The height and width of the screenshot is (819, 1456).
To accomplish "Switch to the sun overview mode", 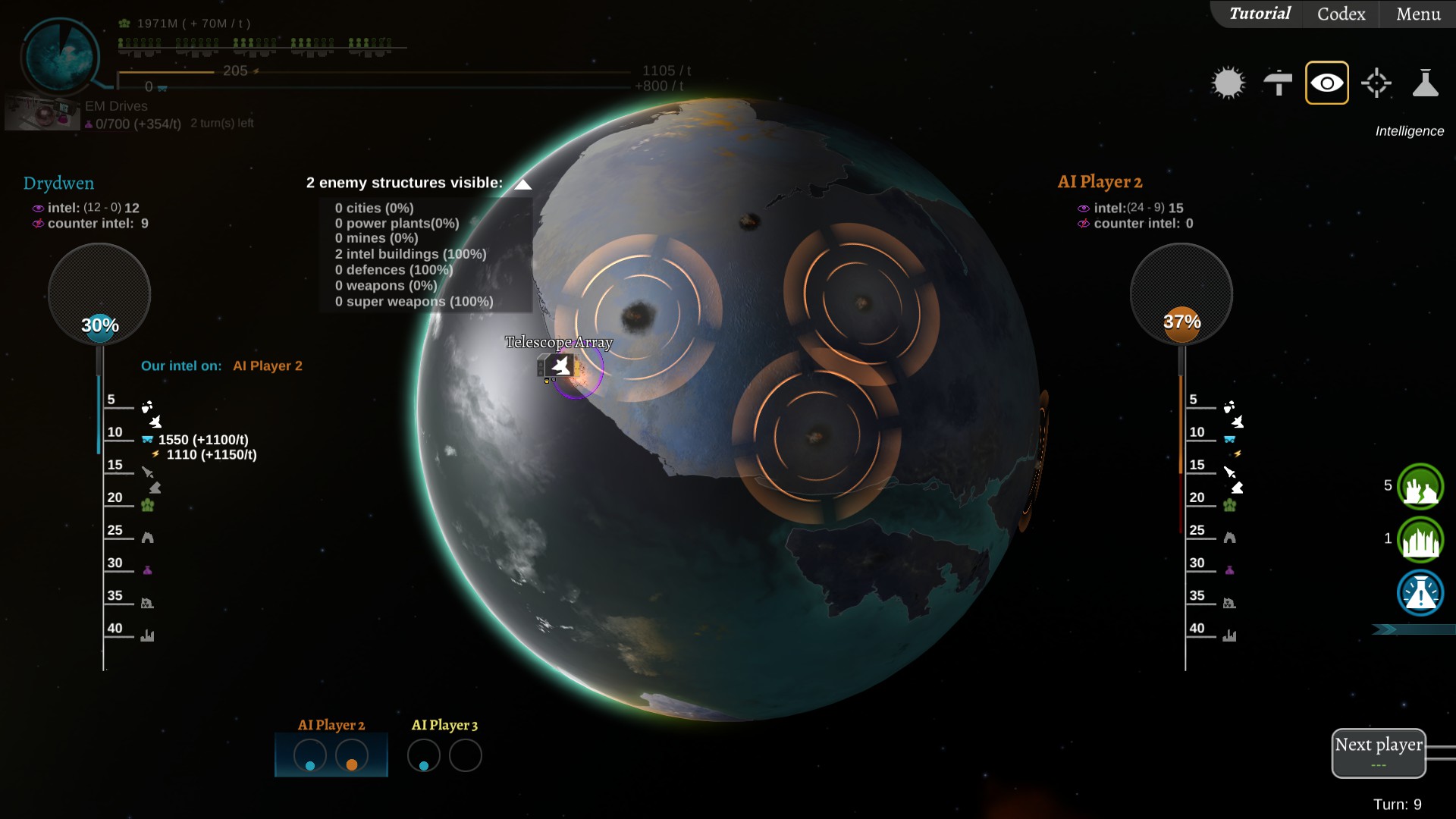I will click(x=1228, y=83).
